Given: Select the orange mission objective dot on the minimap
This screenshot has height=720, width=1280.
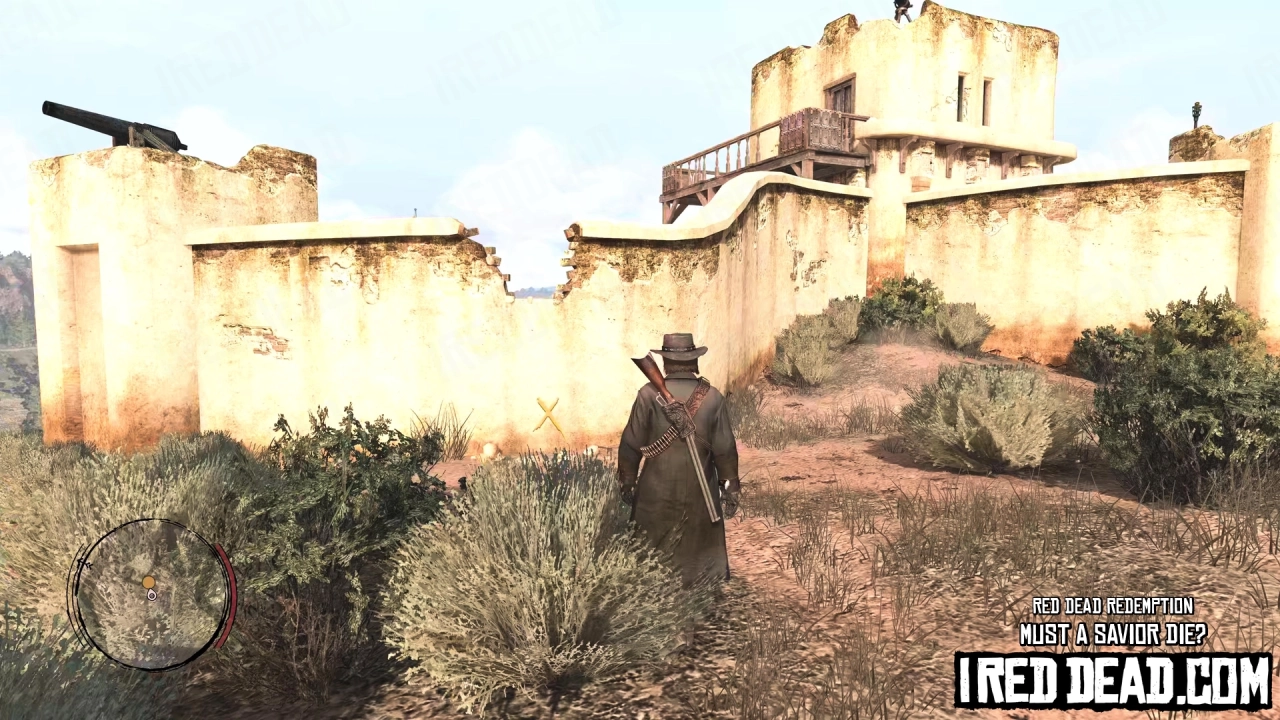Looking at the screenshot, I should click(x=148, y=581).
